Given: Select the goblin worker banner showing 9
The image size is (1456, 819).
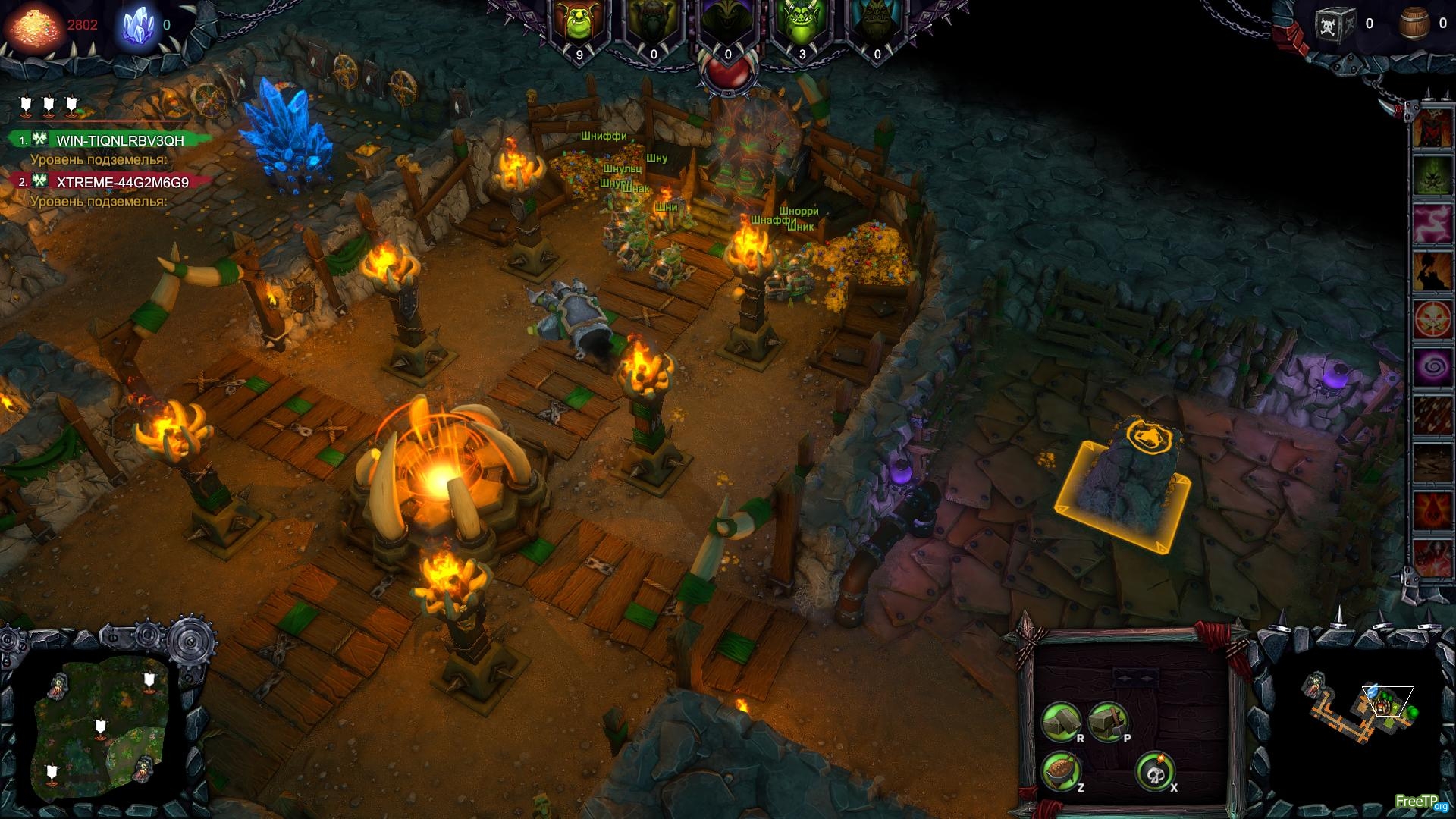Looking at the screenshot, I should pos(579,30).
